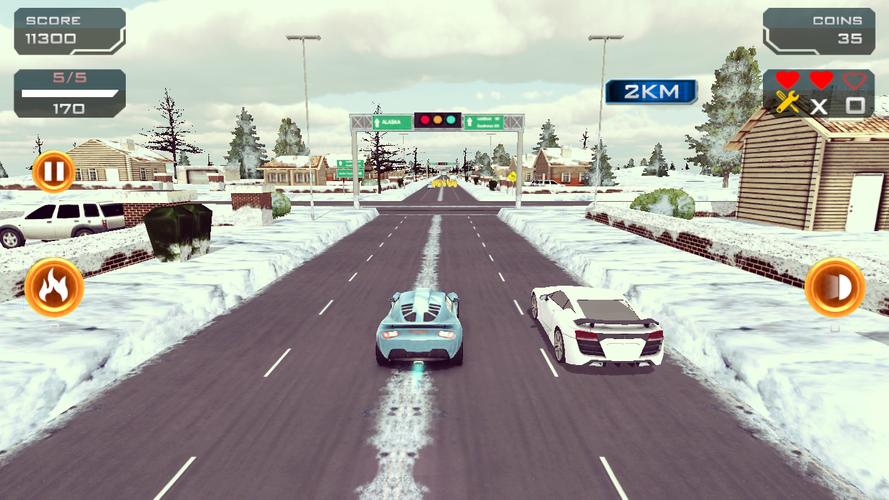Tap the orange brake button on the right
This screenshot has height=500, width=889.
(x=834, y=287)
